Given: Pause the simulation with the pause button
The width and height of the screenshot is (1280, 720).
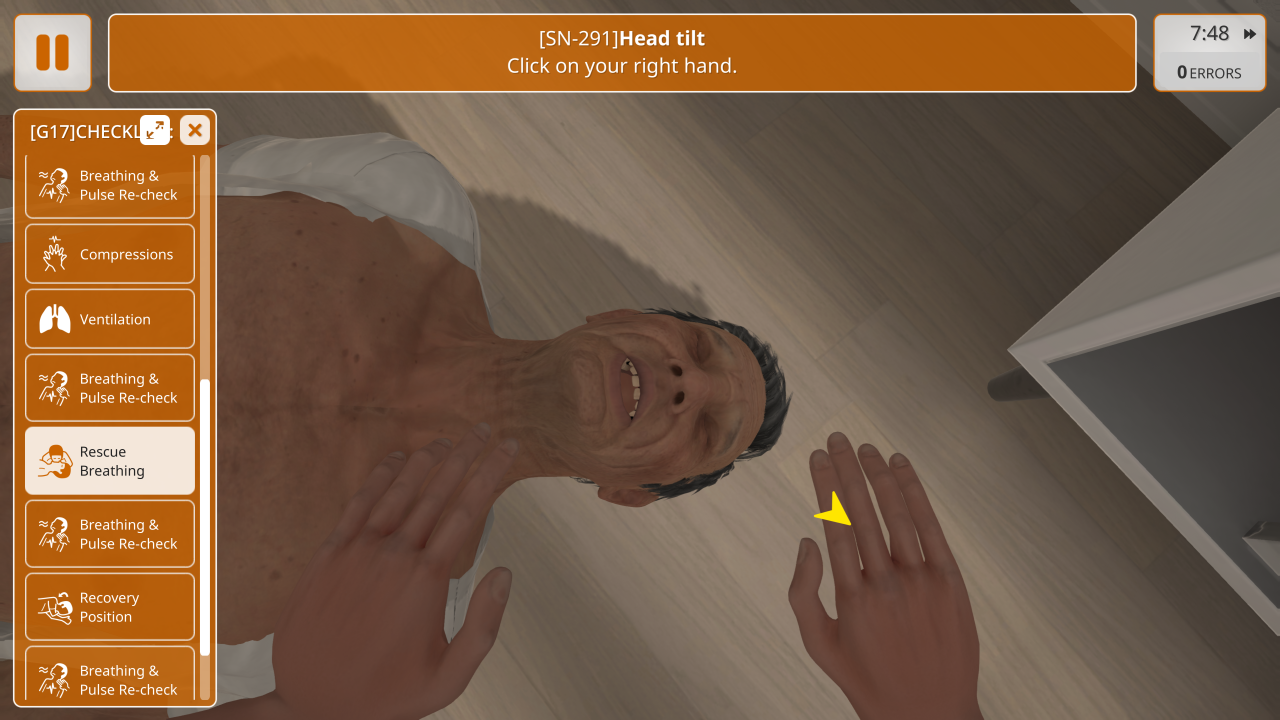Looking at the screenshot, I should click(x=53, y=53).
